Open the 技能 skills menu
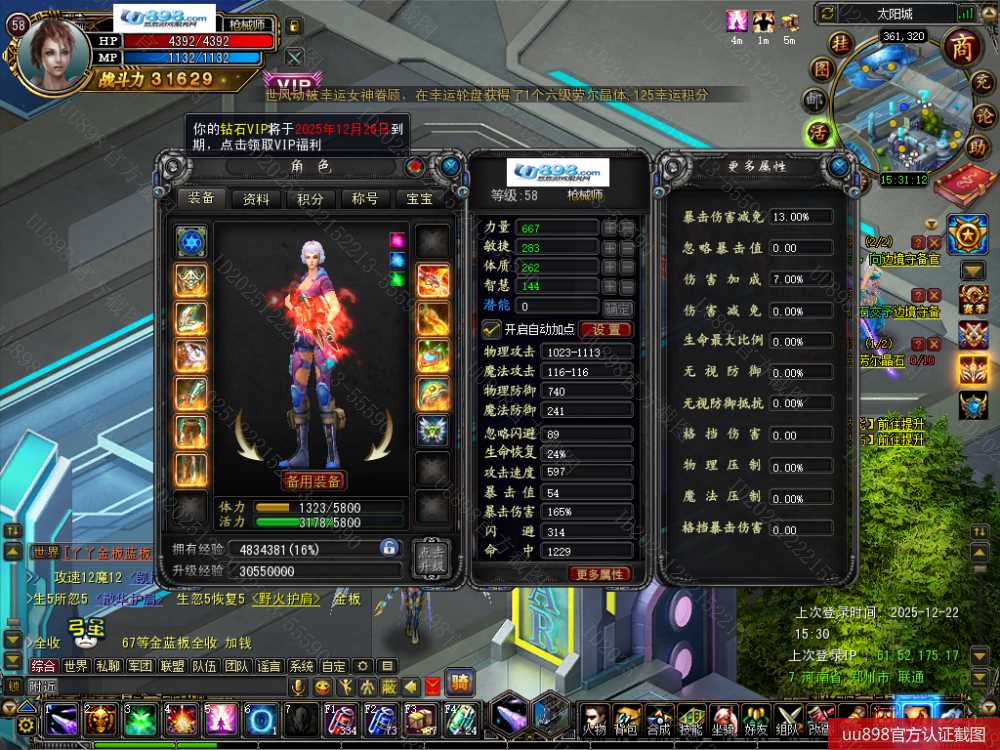Screen dimensions: 1000x750 pyautogui.click(x=690, y=718)
